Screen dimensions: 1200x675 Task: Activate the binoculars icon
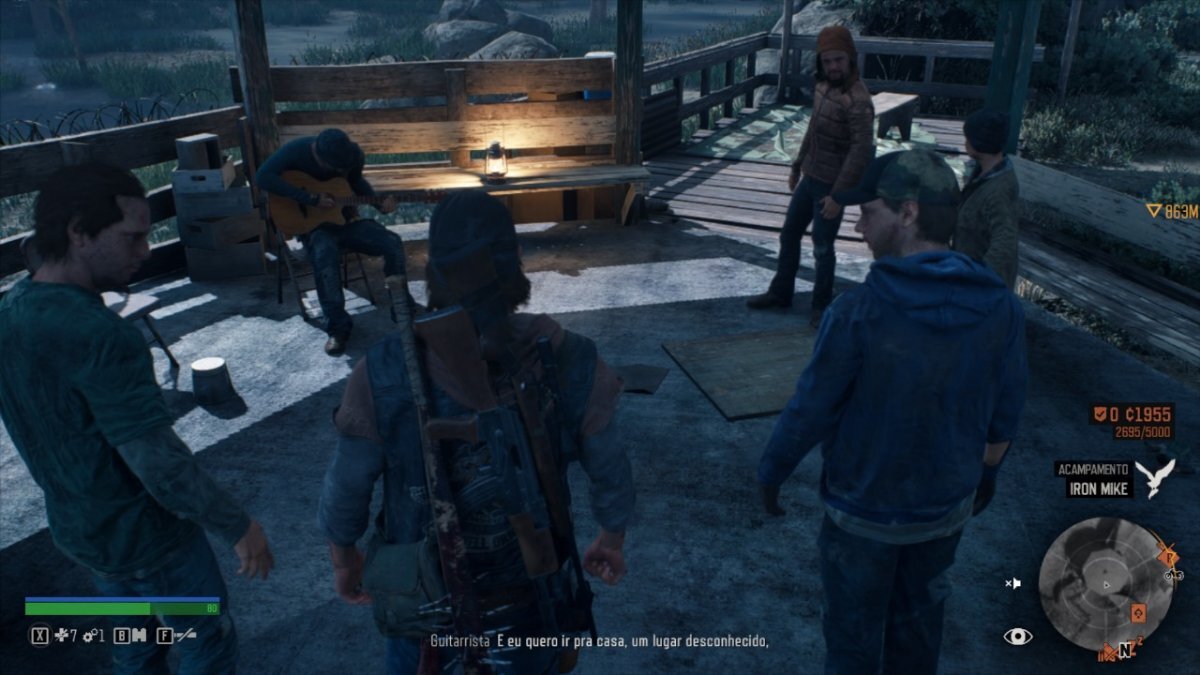(138, 635)
